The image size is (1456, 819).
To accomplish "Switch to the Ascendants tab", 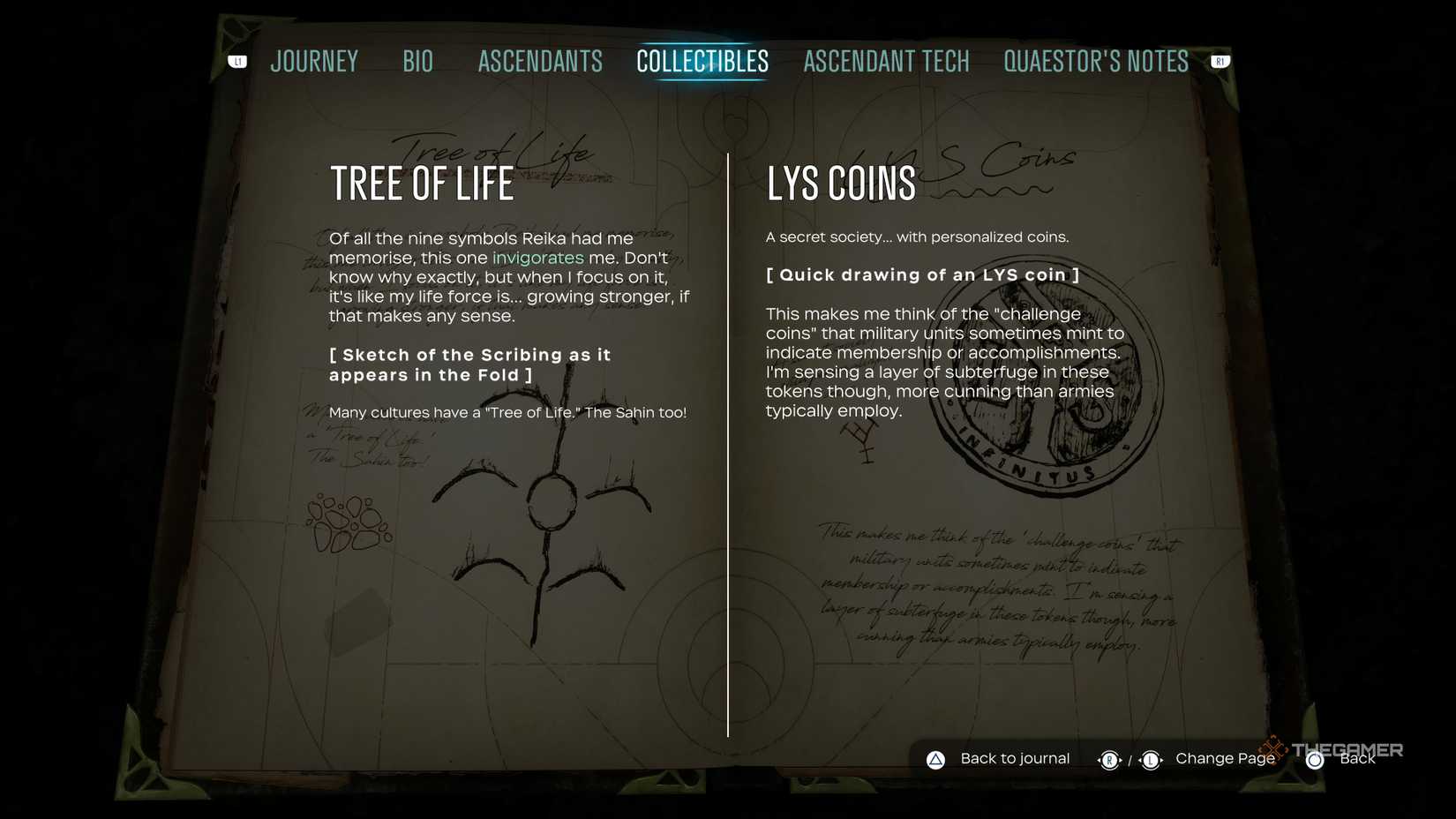I will tap(540, 61).
